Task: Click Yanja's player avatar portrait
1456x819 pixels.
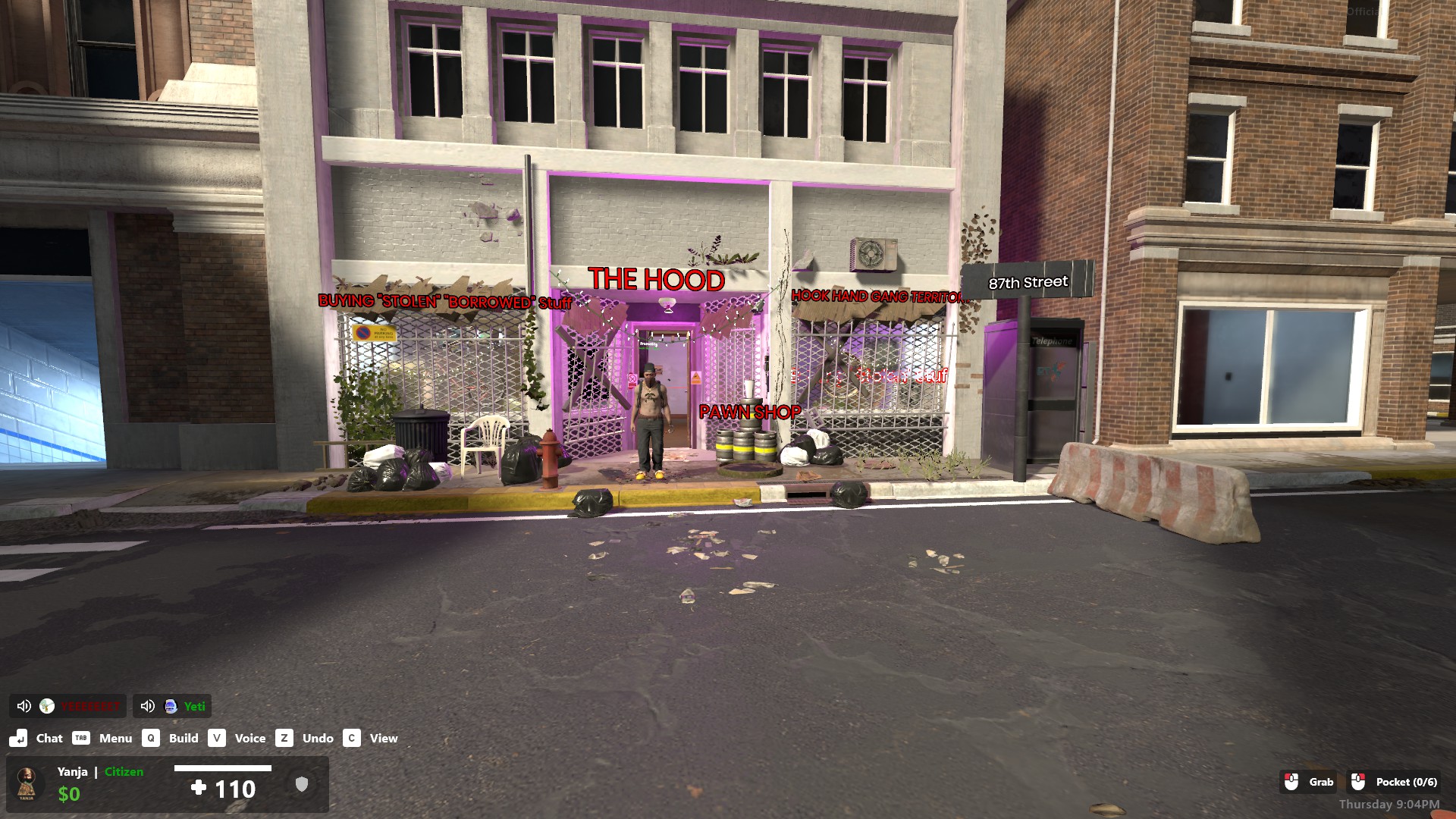Action: click(x=27, y=783)
